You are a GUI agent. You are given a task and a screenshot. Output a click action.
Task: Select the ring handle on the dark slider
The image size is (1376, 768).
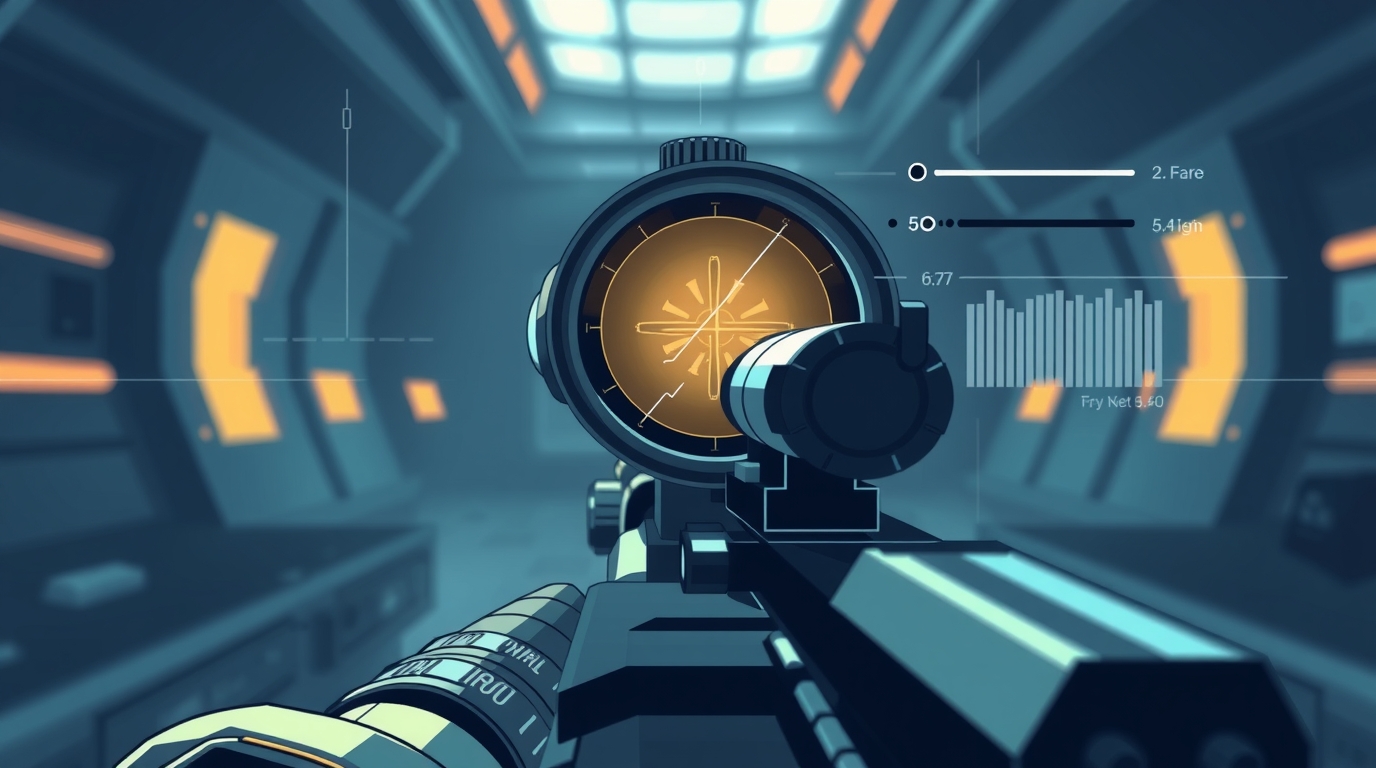coord(927,224)
